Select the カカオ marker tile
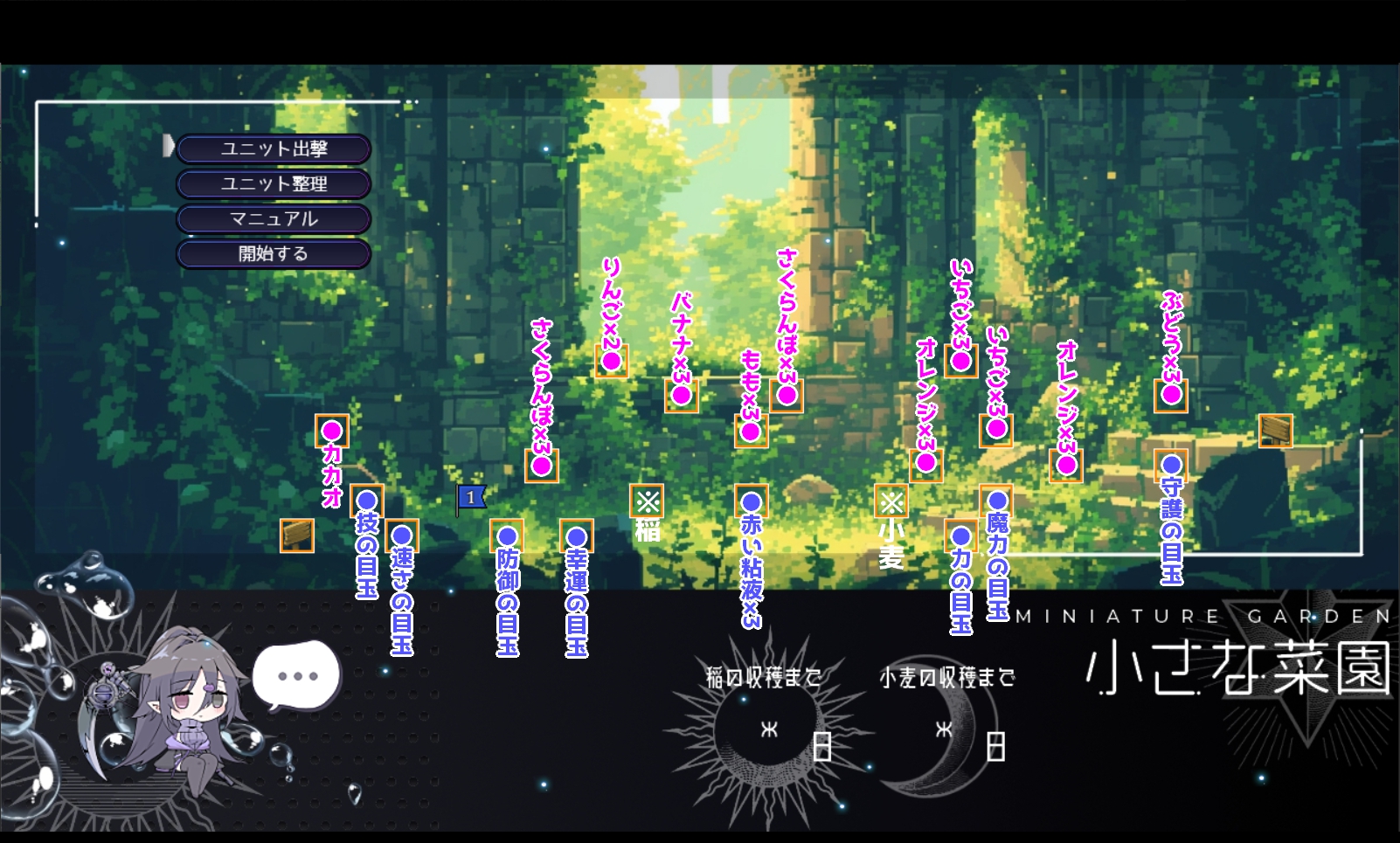This screenshot has height=843, width=1400. 331,431
